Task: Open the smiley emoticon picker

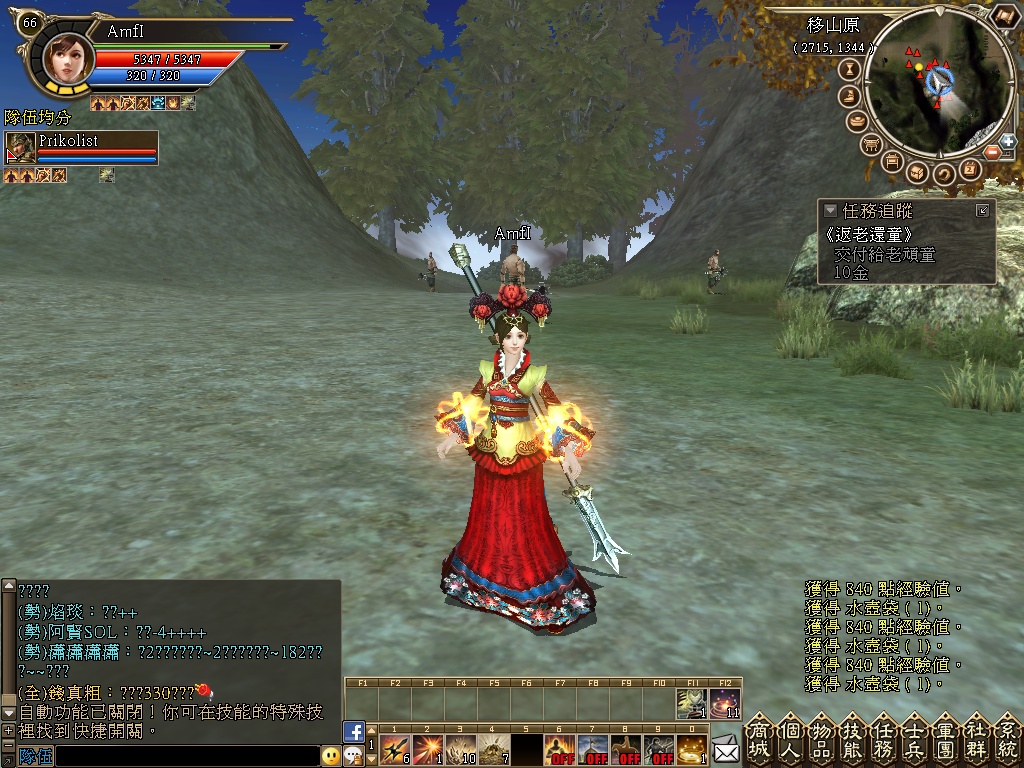Action: pyautogui.click(x=330, y=756)
